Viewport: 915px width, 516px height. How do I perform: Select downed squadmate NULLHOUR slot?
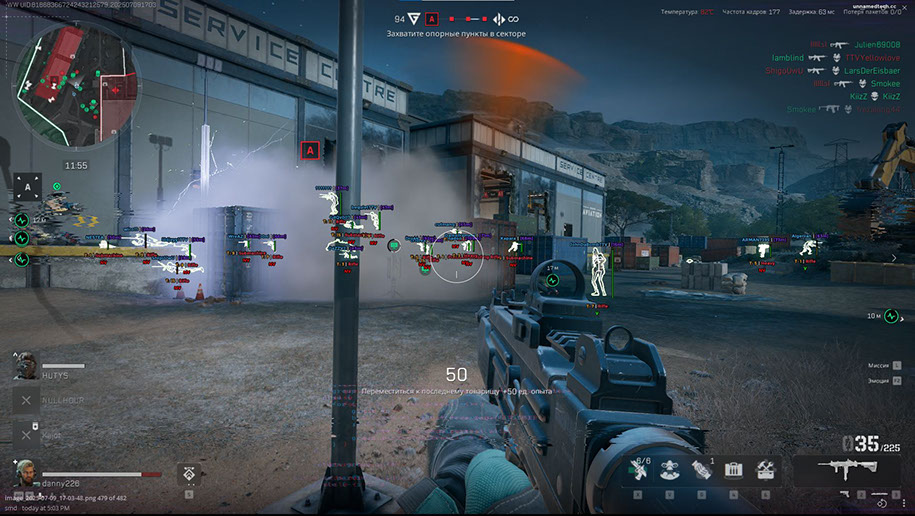[27, 400]
